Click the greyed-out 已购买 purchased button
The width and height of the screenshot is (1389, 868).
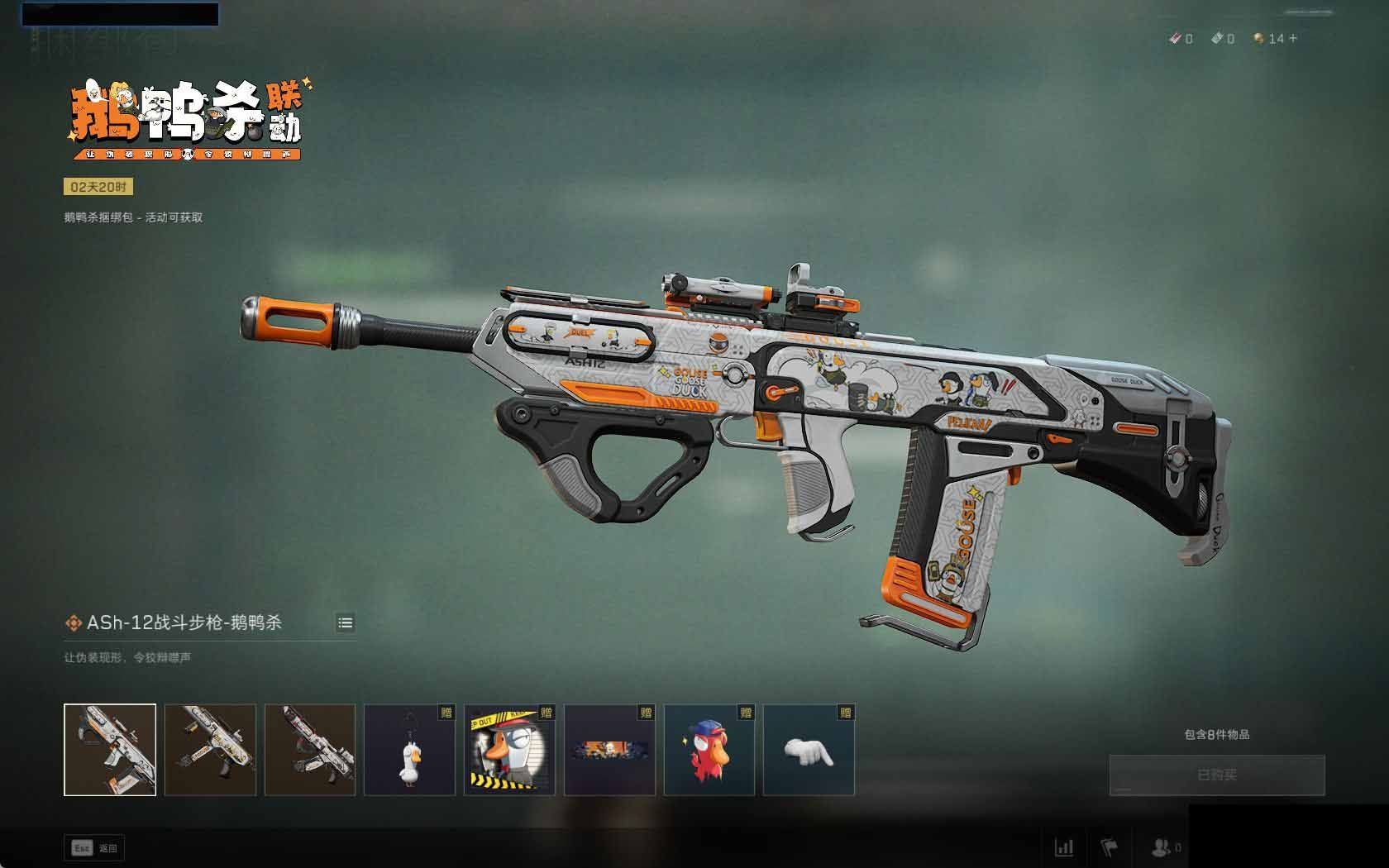(x=1216, y=775)
